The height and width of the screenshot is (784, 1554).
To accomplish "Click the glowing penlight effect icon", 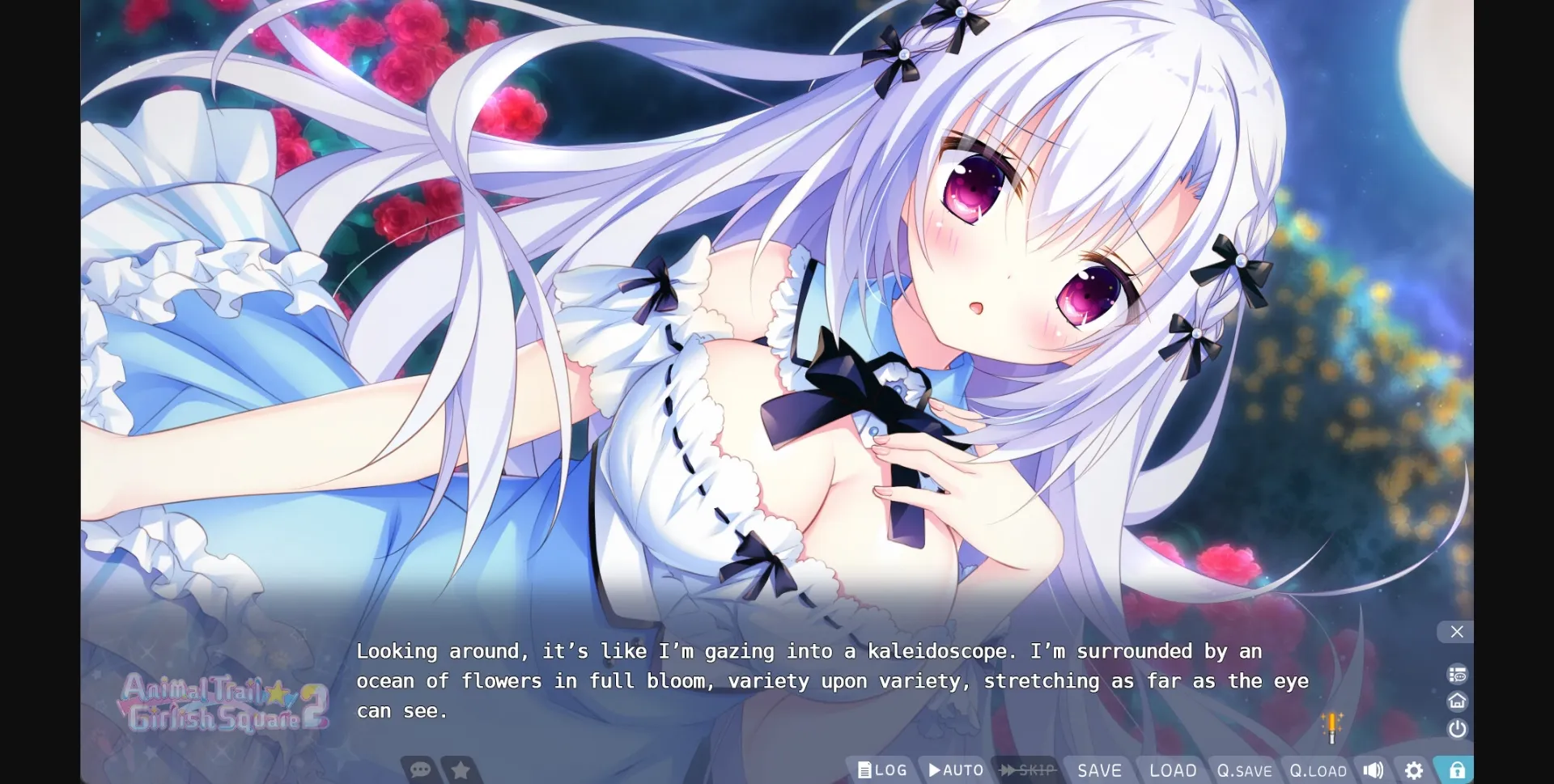I will pyautogui.click(x=1332, y=726).
